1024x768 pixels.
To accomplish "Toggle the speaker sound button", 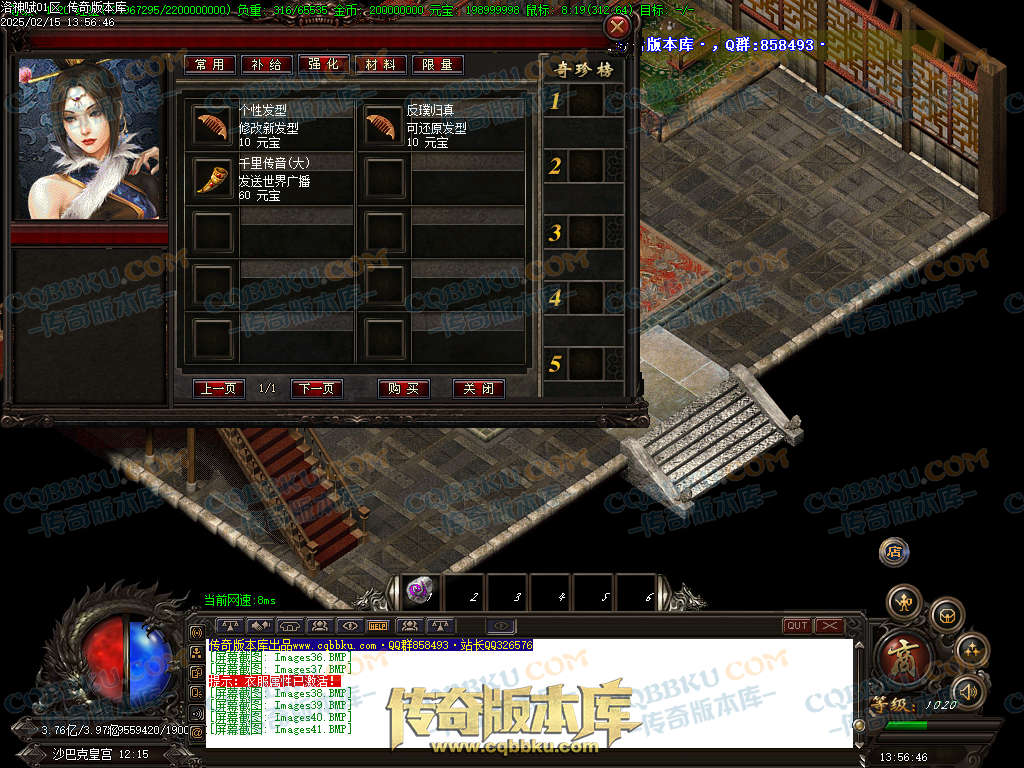I will click(x=968, y=690).
